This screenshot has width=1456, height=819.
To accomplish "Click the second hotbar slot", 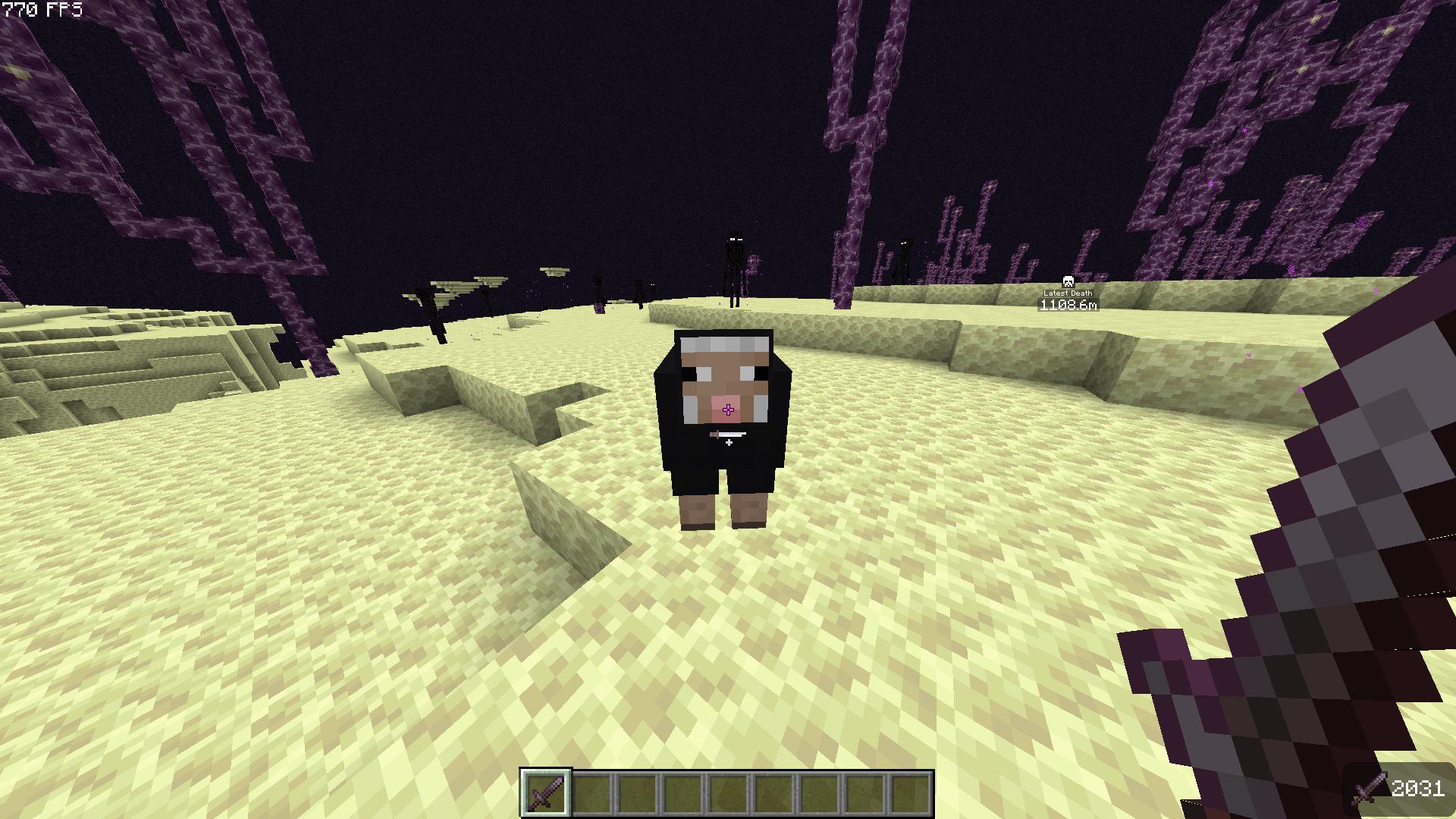I will pos(591,794).
